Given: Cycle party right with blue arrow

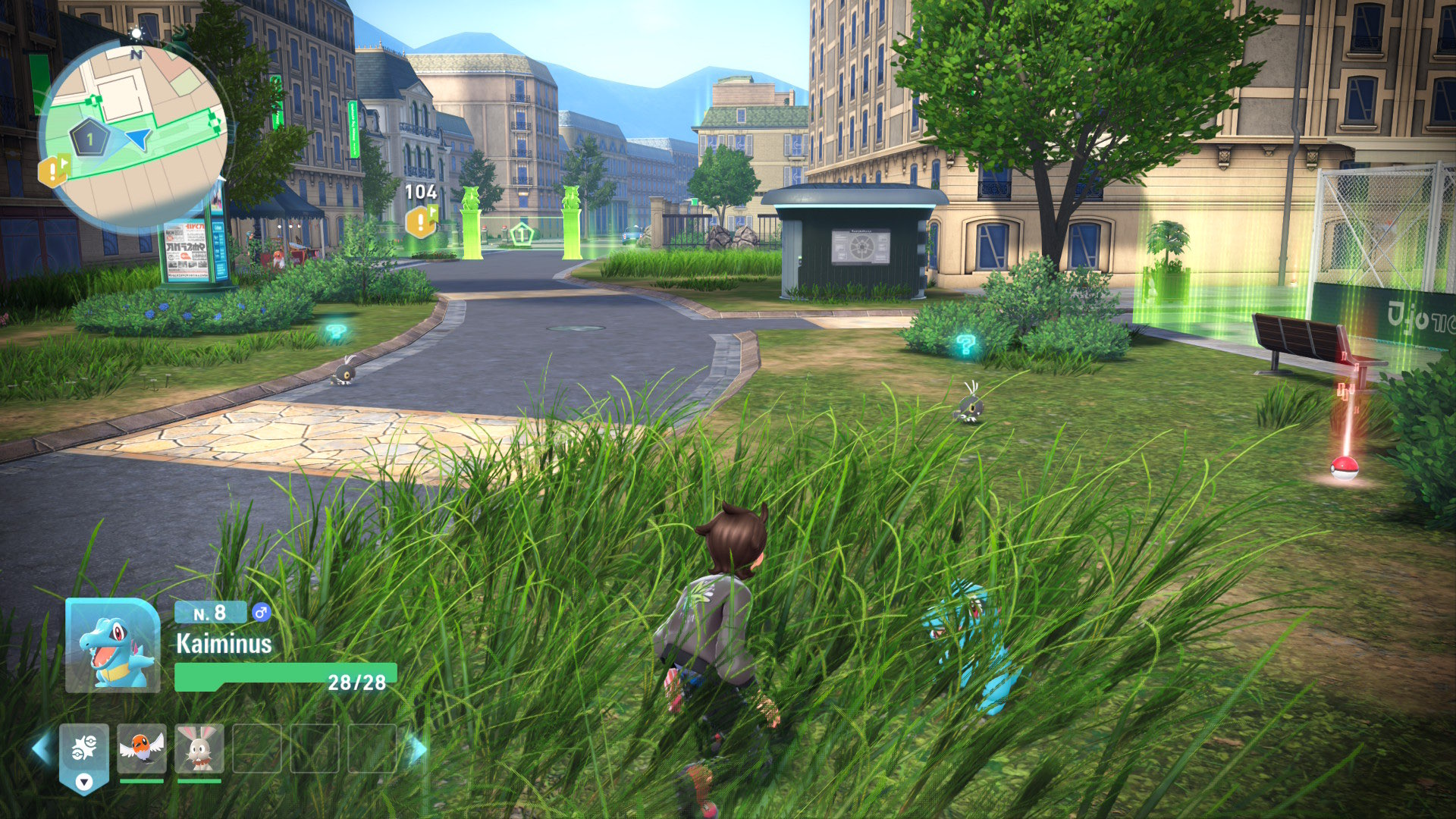Looking at the screenshot, I should click(417, 749).
